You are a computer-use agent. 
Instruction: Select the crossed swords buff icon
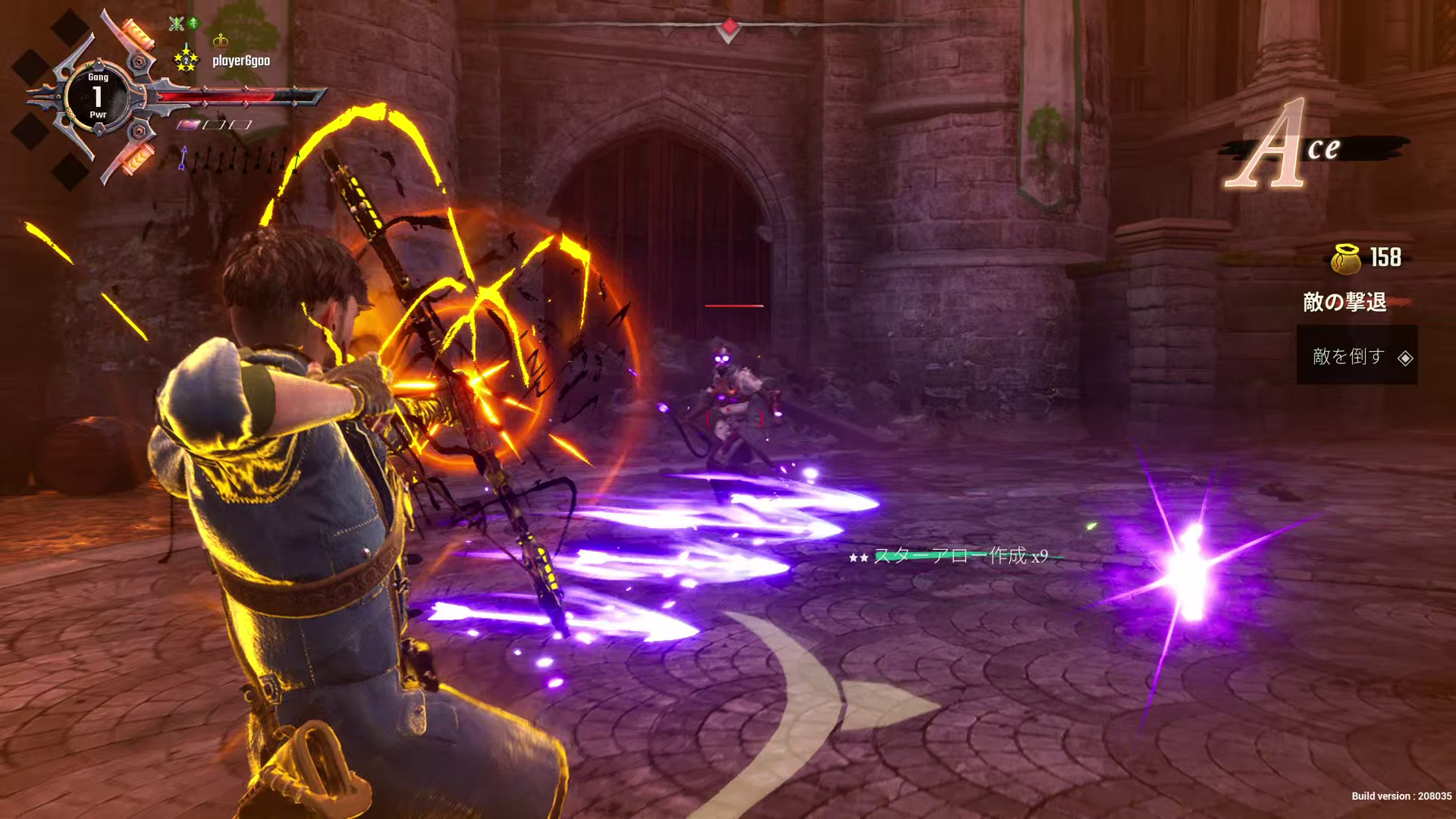pos(177,24)
